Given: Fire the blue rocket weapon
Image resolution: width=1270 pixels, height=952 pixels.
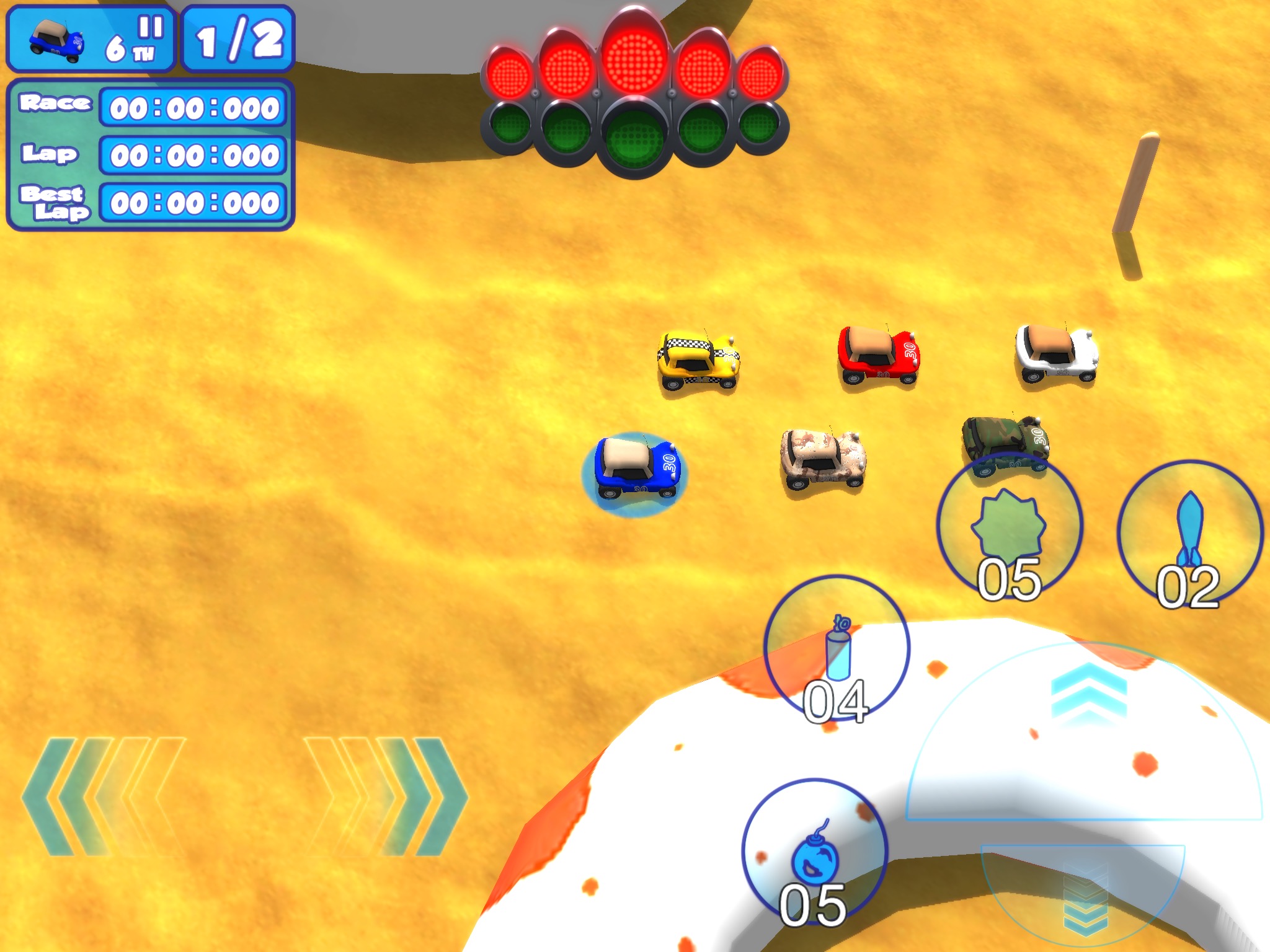Looking at the screenshot, I should click(x=1189, y=533).
